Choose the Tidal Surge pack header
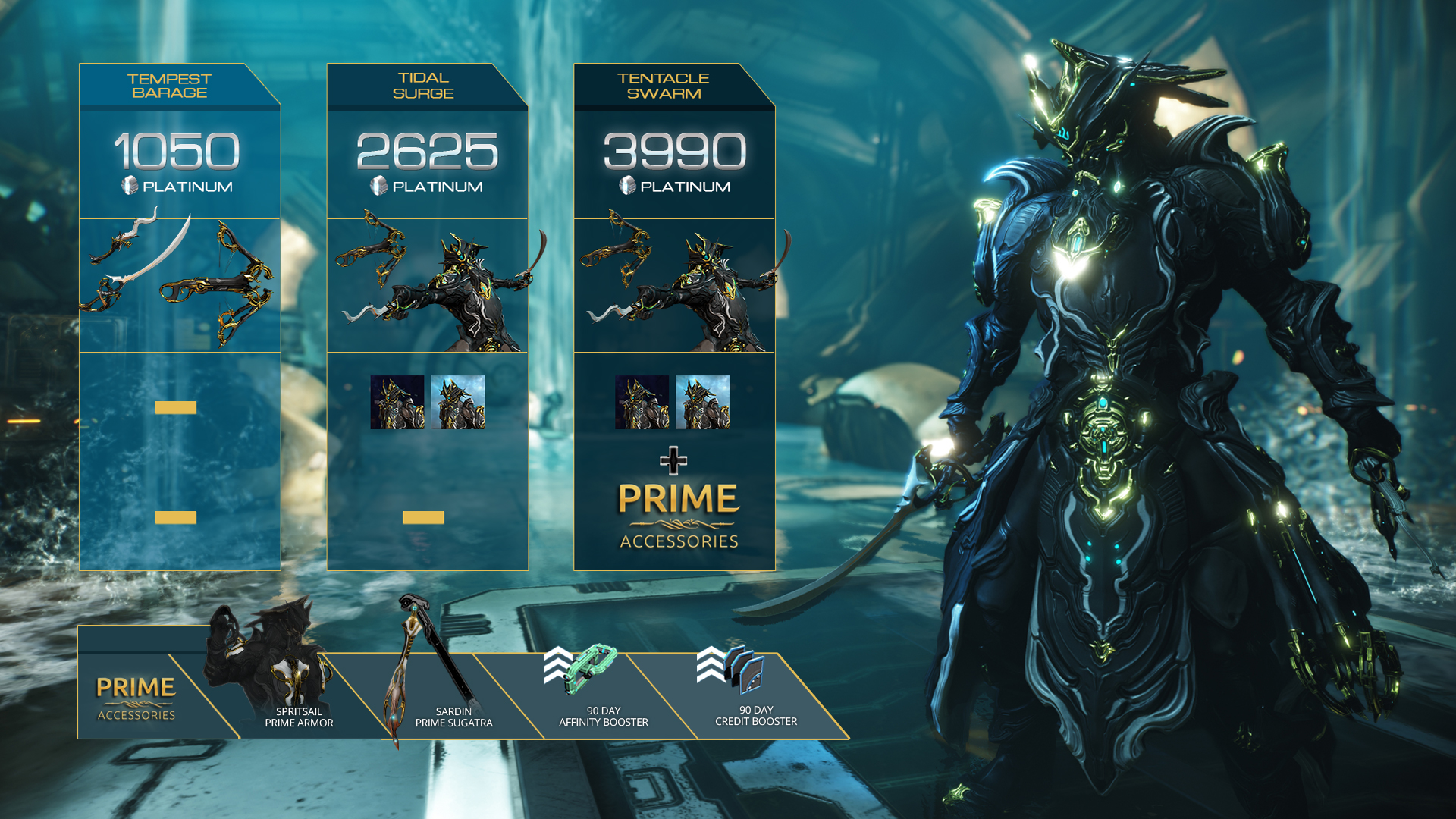The width and height of the screenshot is (1456, 819). pos(423,86)
